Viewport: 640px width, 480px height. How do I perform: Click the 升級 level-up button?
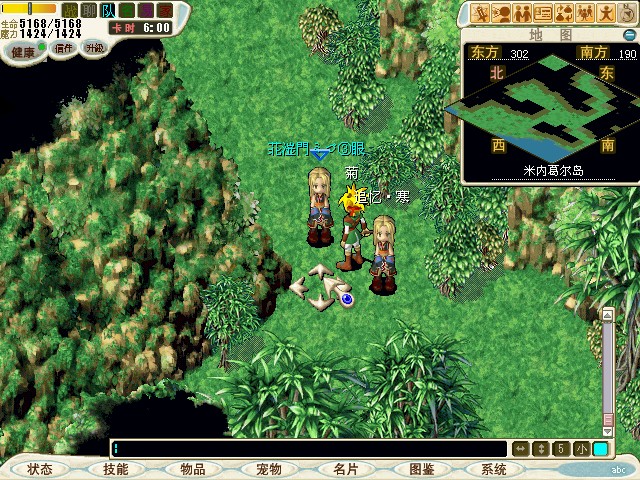coord(95,48)
